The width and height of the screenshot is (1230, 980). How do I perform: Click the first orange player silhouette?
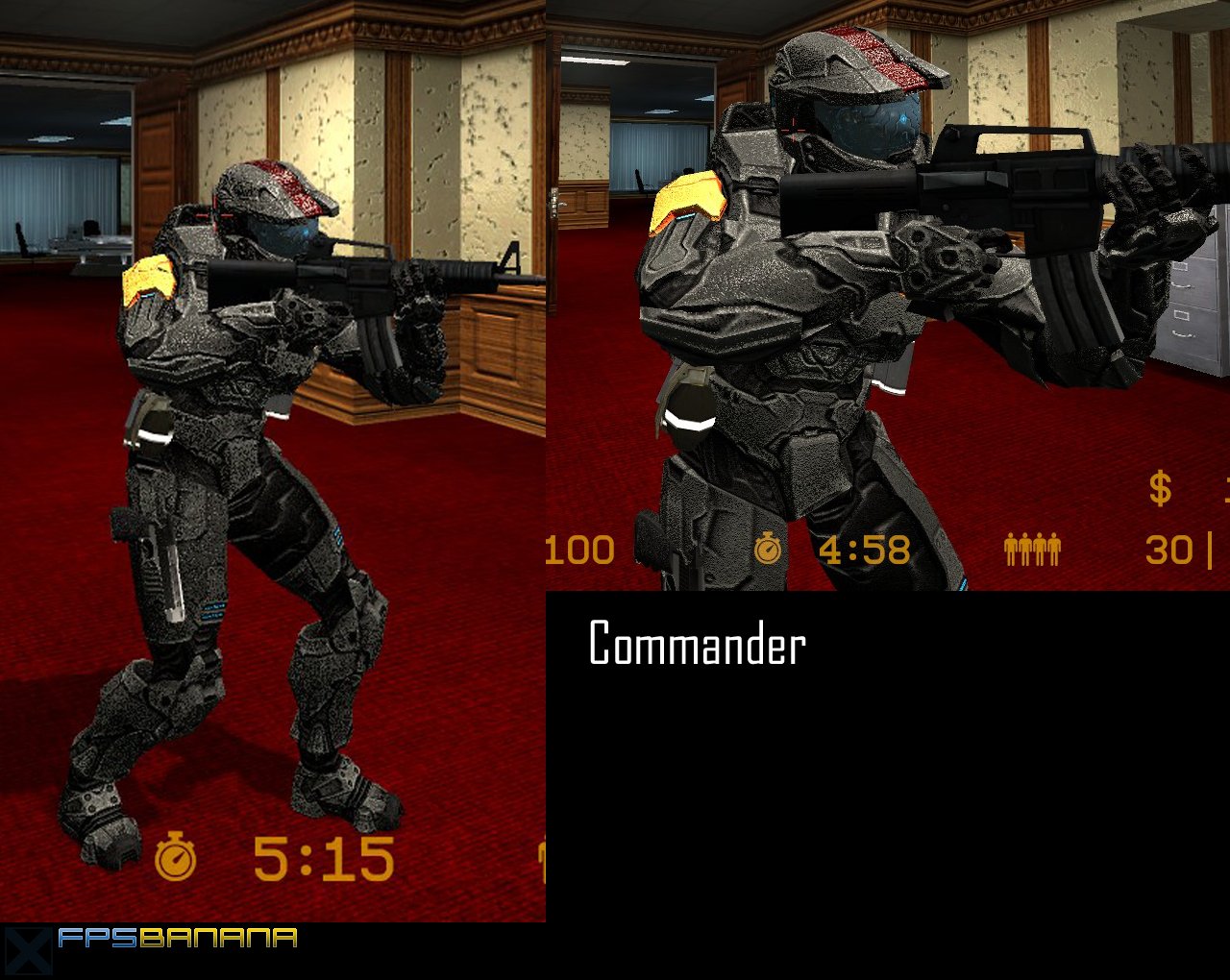point(1012,548)
